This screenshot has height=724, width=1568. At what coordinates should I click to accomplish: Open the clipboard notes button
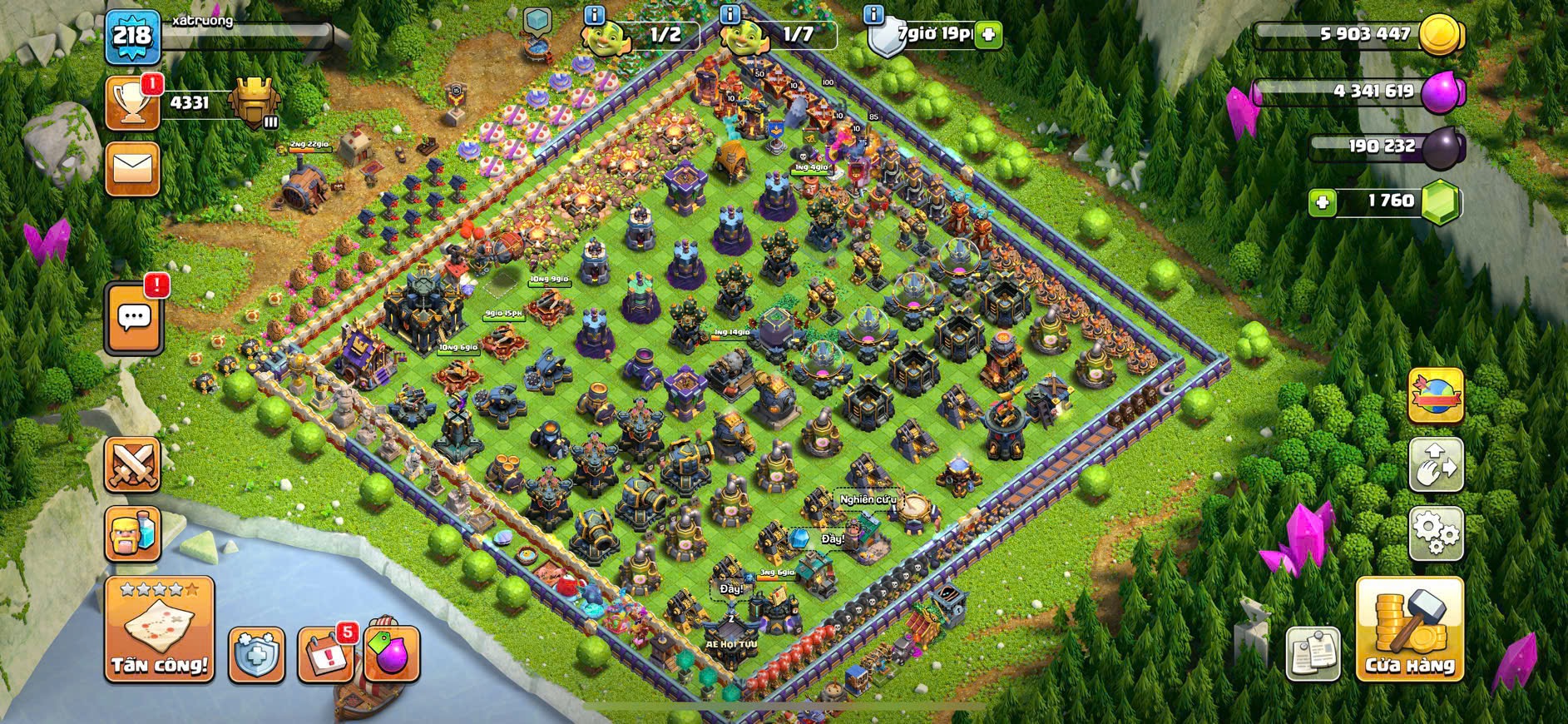(1313, 653)
